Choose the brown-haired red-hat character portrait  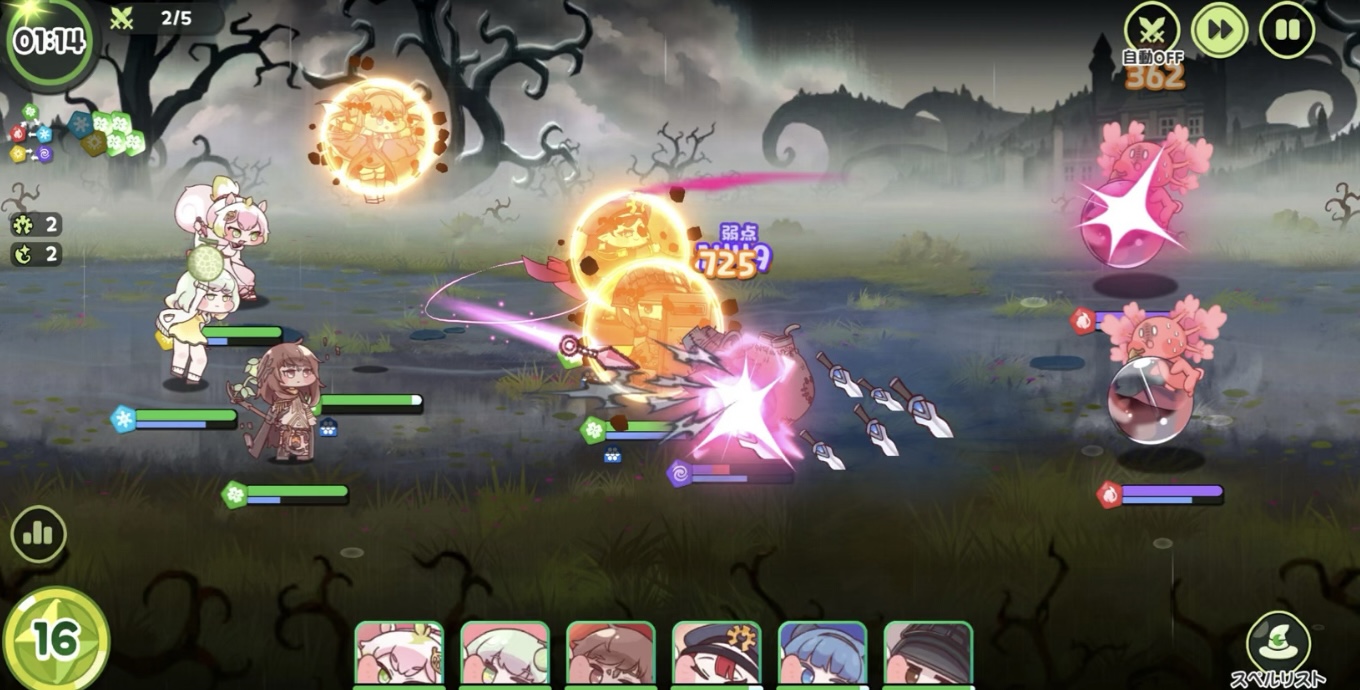(x=611, y=655)
